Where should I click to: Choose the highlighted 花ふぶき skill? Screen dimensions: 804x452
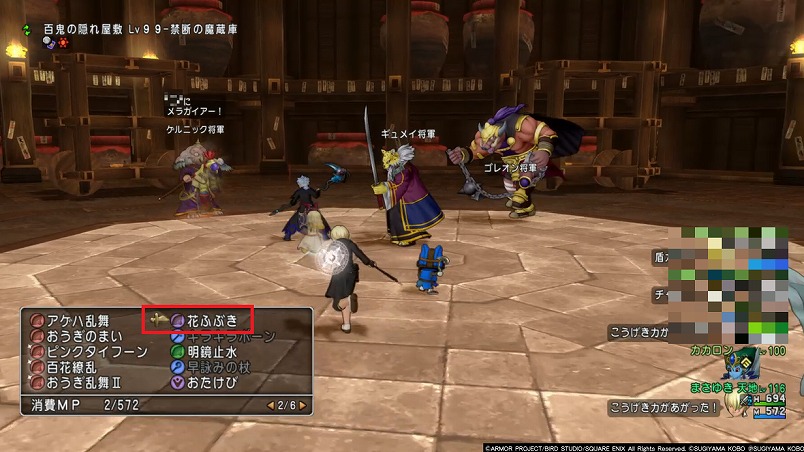point(211,321)
